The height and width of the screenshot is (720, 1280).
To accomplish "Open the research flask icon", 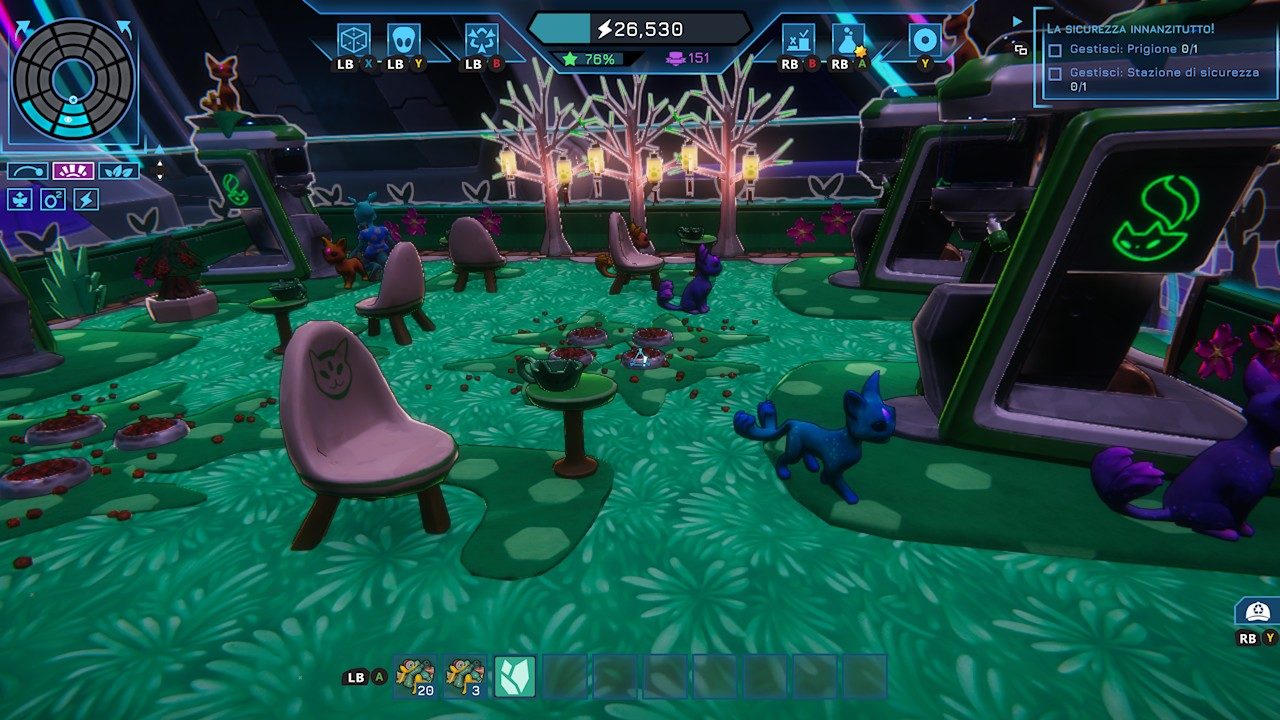I will pos(848,40).
